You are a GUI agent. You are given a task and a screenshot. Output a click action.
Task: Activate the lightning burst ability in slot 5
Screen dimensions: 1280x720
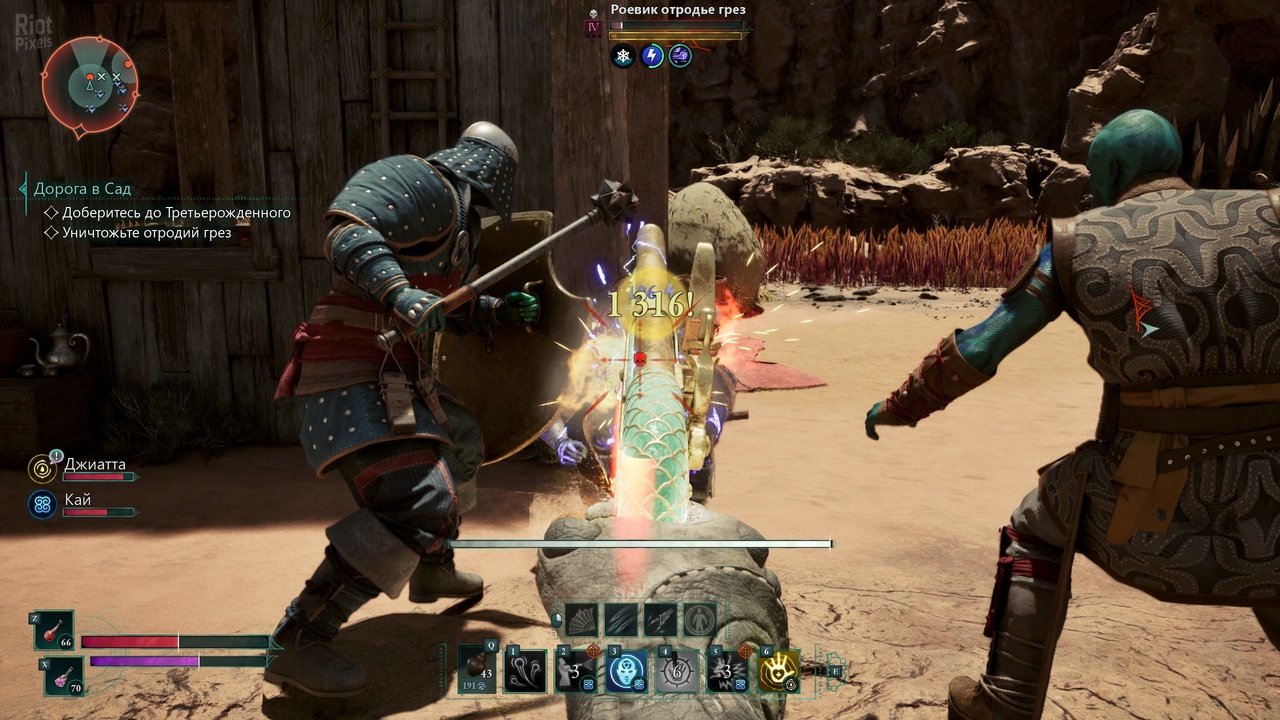tap(728, 670)
